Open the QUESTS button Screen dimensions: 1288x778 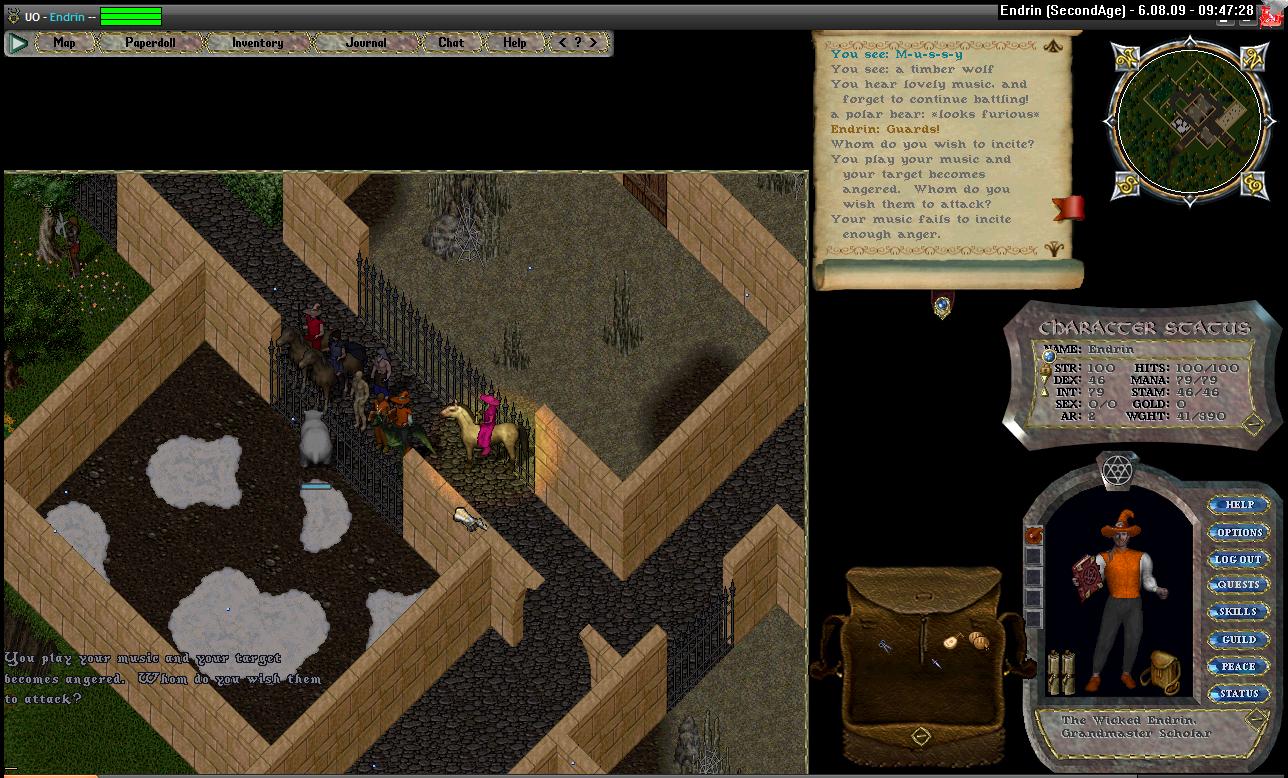pyautogui.click(x=1238, y=586)
